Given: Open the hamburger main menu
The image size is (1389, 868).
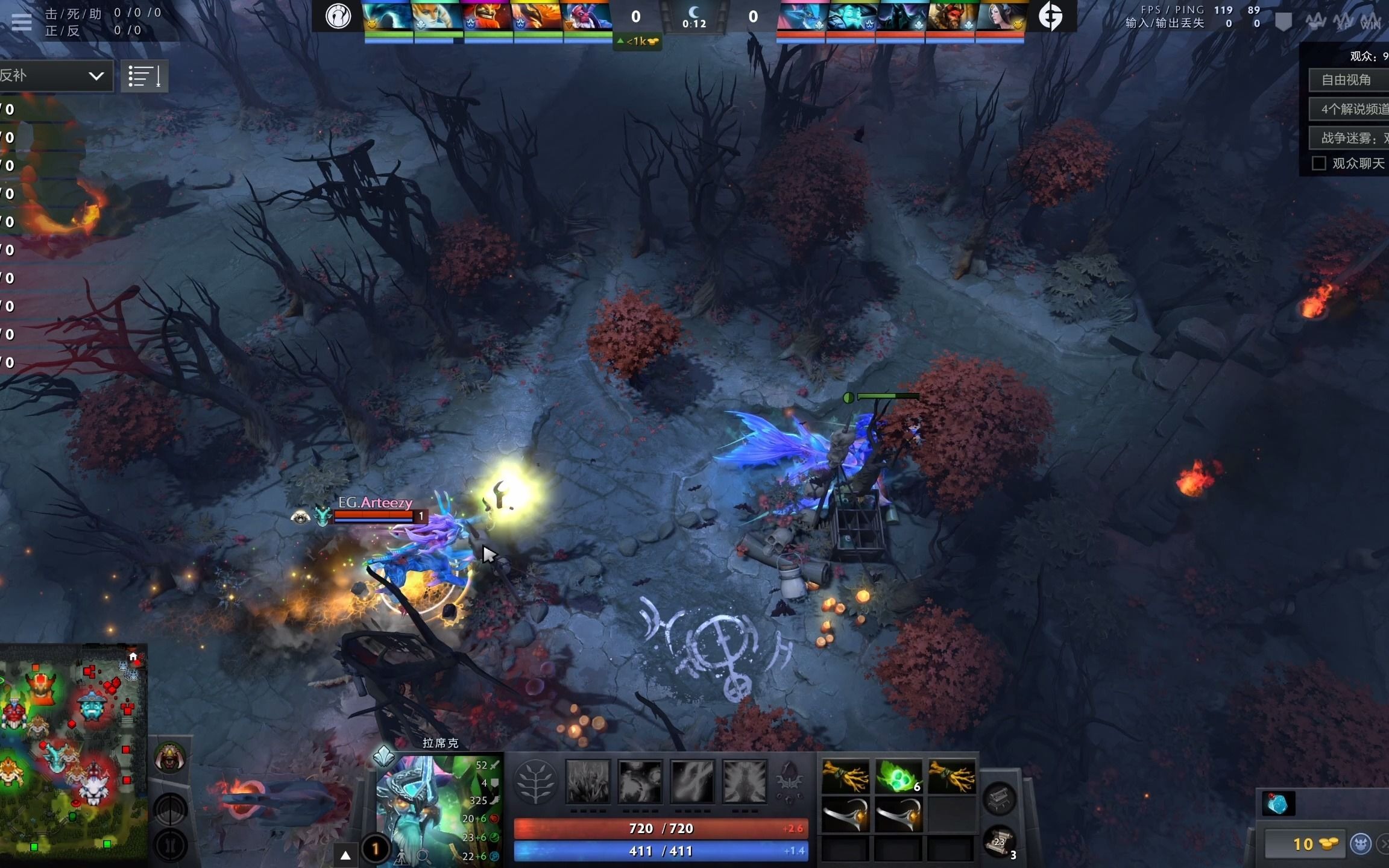Looking at the screenshot, I should click(x=21, y=22).
